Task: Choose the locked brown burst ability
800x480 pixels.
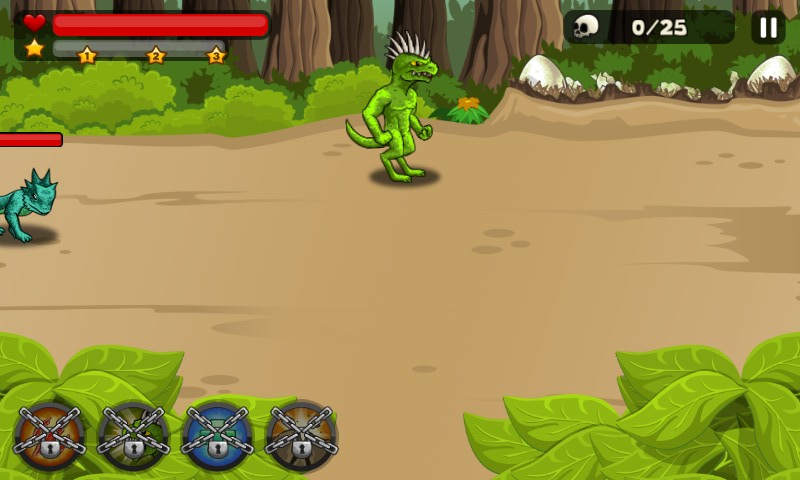Action: [301, 436]
